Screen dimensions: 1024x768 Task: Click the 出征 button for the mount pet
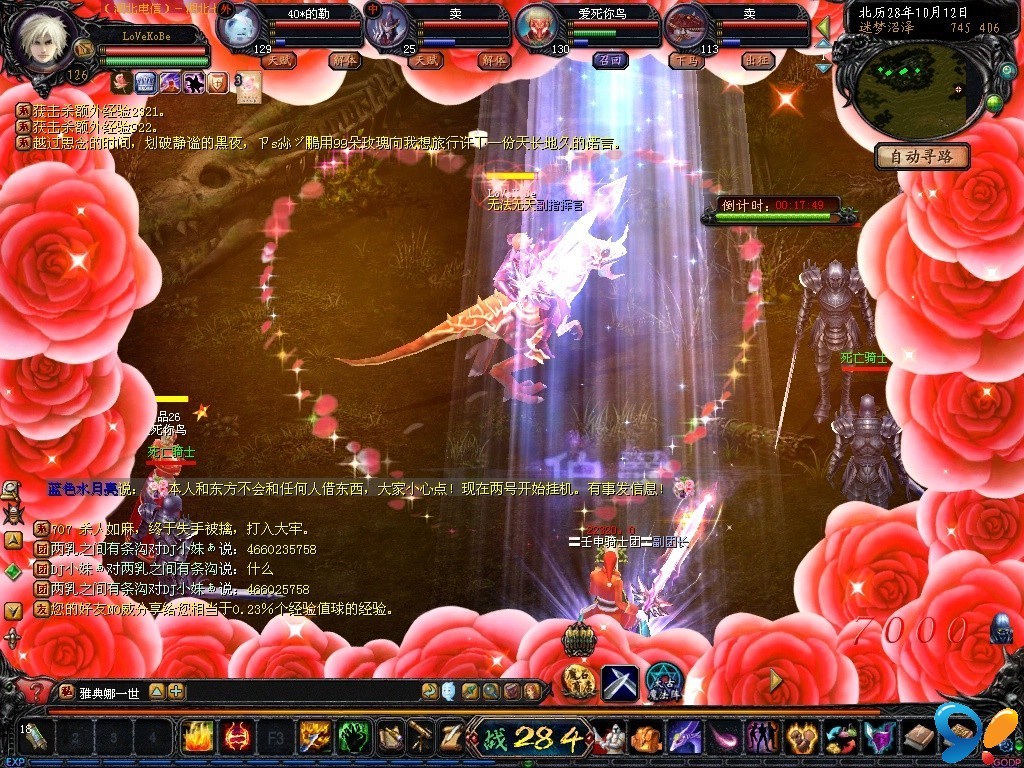click(x=759, y=61)
